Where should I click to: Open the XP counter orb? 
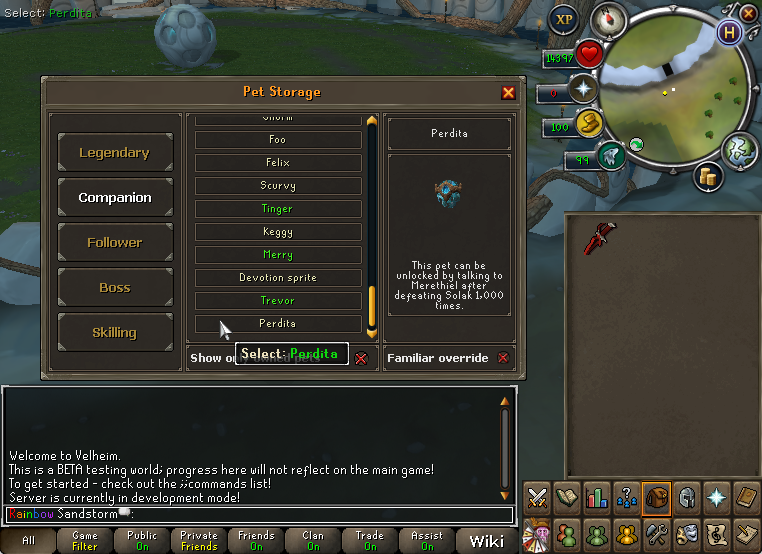pos(565,19)
